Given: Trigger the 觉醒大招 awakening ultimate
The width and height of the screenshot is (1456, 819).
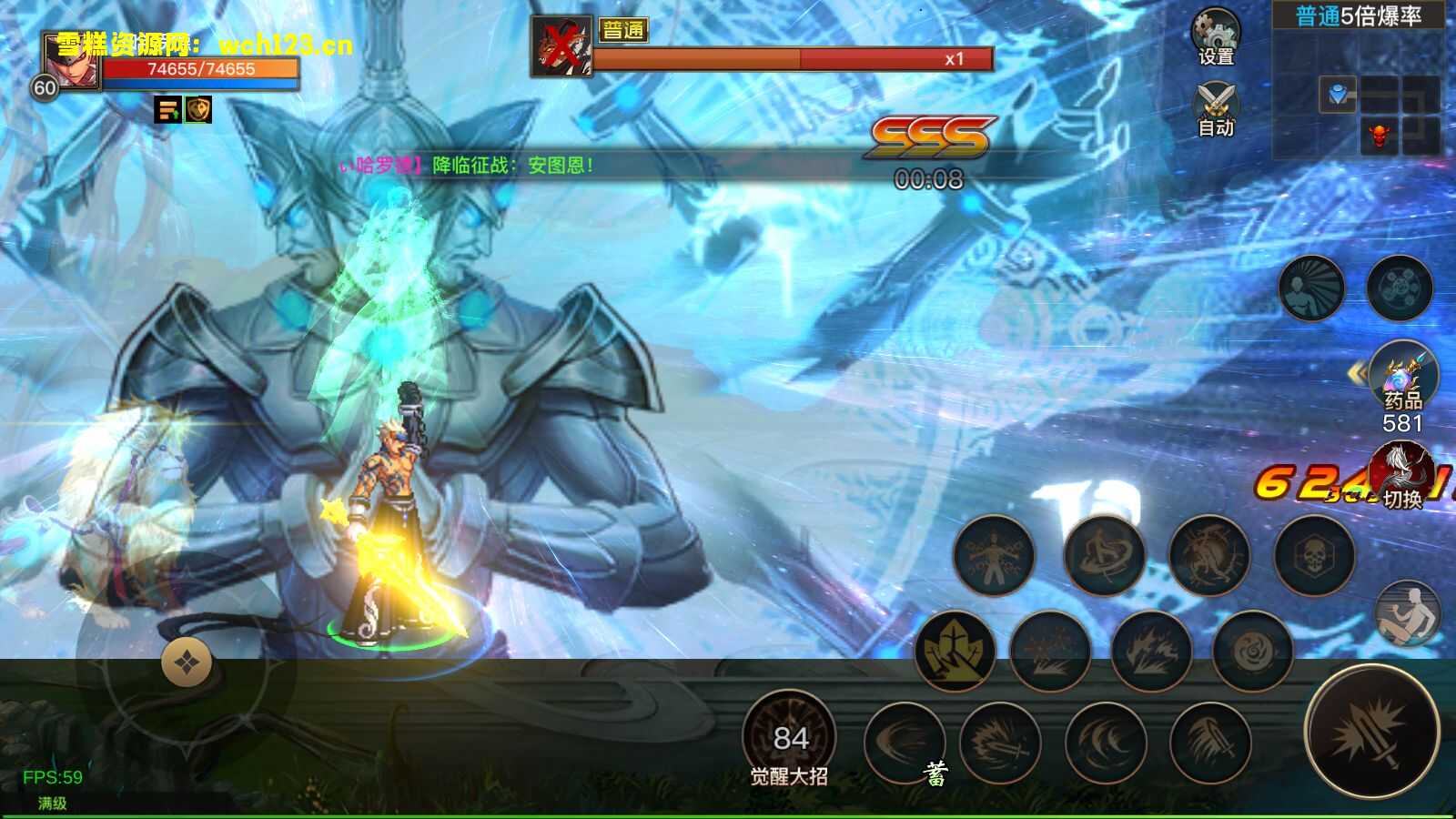Looking at the screenshot, I should click(789, 737).
